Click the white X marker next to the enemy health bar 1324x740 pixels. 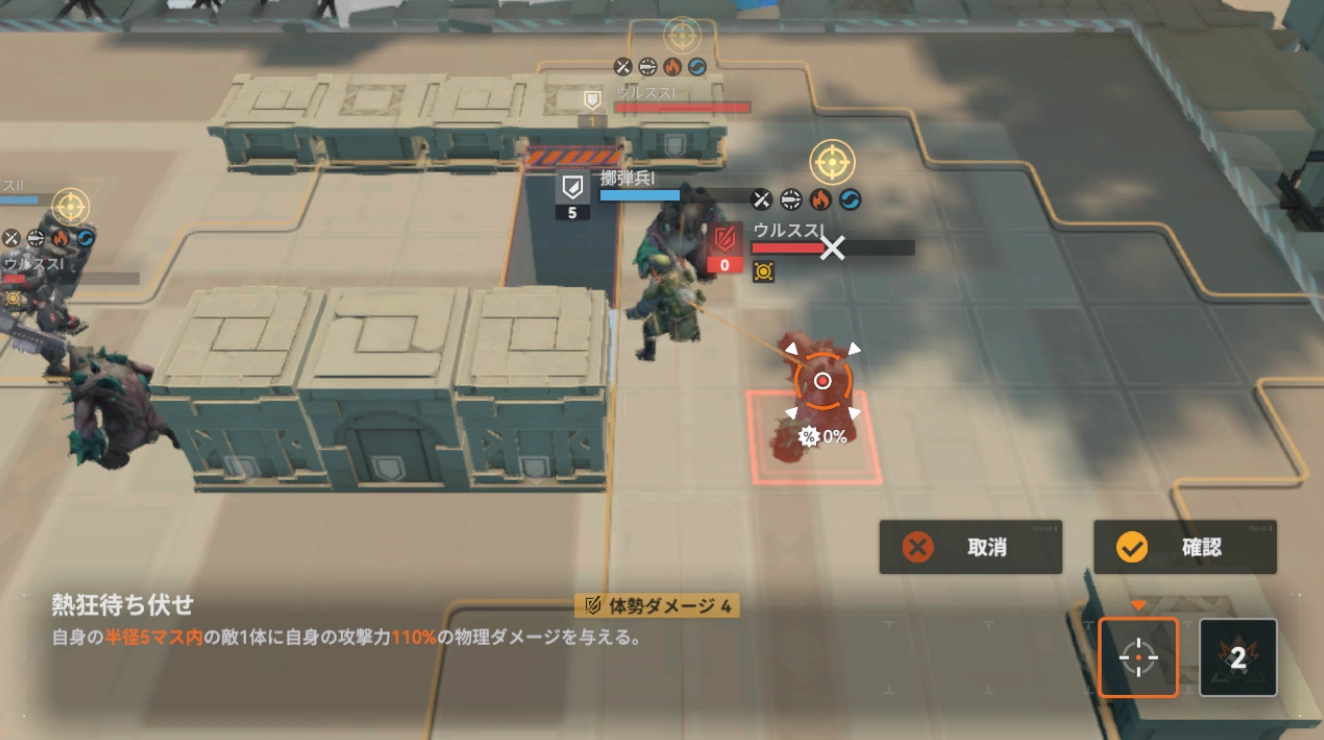click(x=833, y=247)
